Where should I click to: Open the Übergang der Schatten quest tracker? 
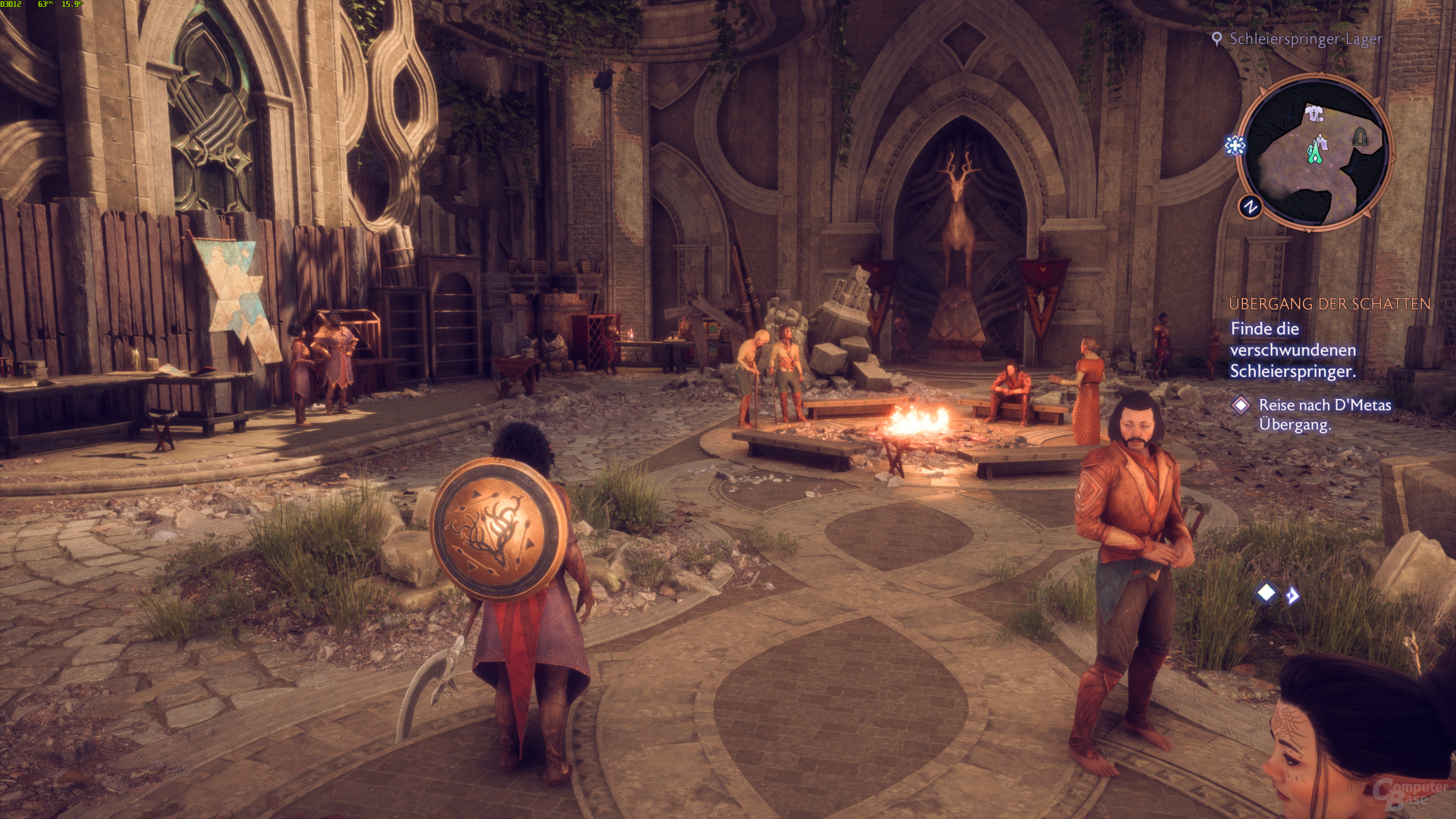(x=1329, y=304)
